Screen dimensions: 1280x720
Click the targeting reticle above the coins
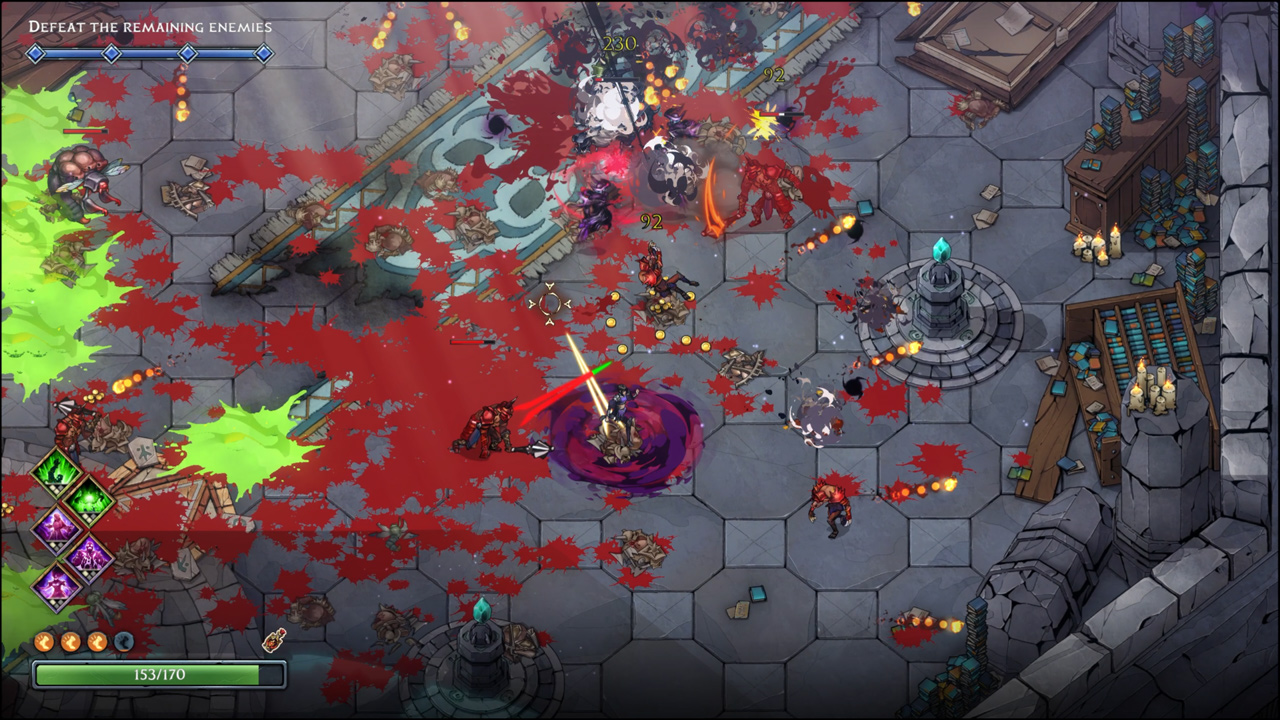(x=548, y=305)
